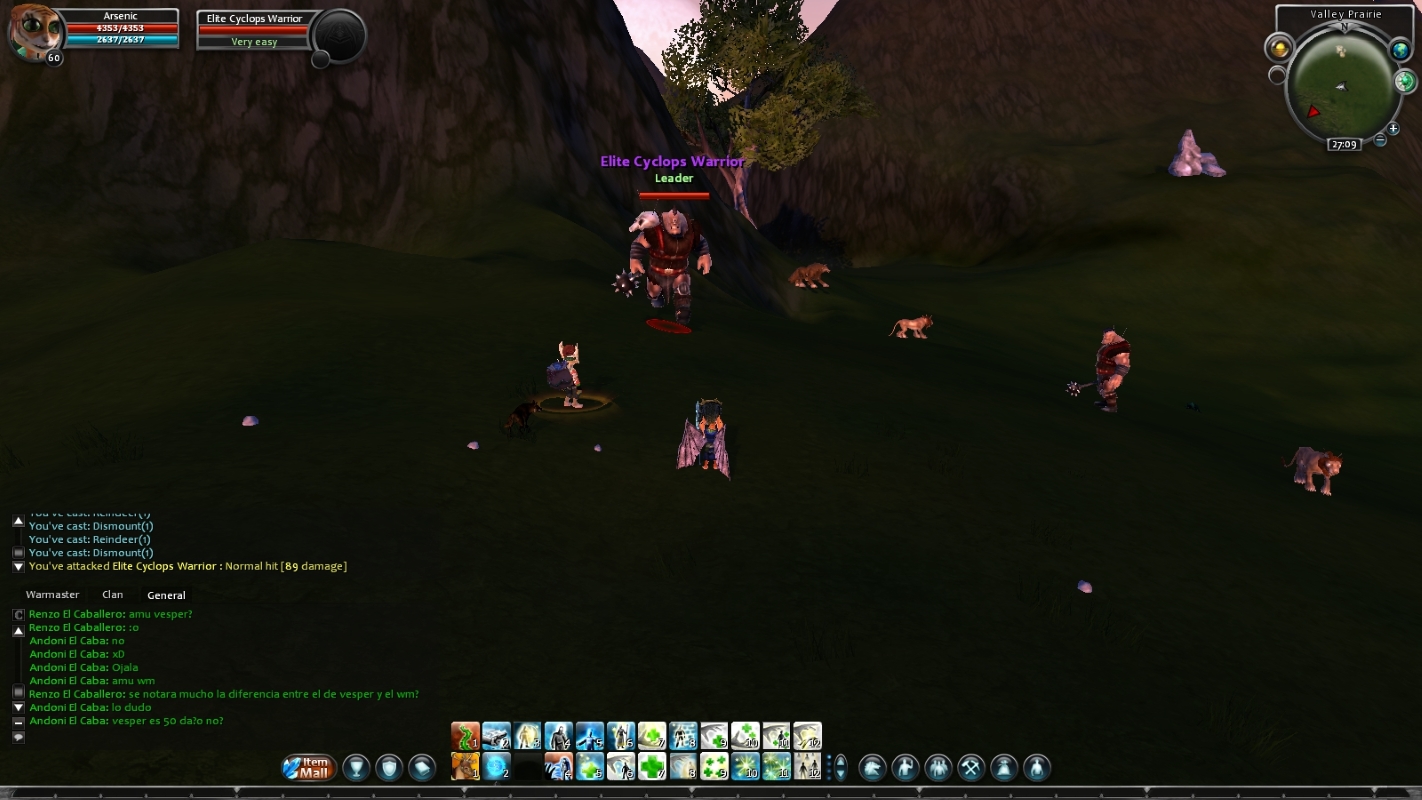The width and height of the screenshot is (1422, 800).
Task: Click the speech bubble chat button
Action: [18, 737]
